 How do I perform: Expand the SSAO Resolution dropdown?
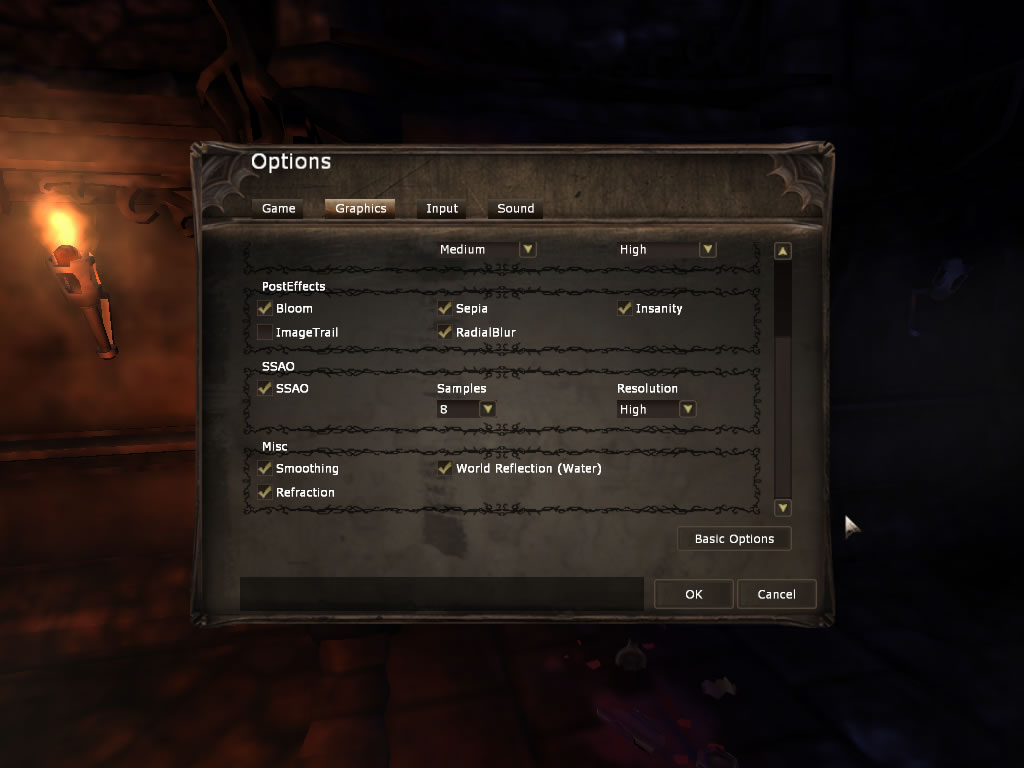click(x=687, y=409)
